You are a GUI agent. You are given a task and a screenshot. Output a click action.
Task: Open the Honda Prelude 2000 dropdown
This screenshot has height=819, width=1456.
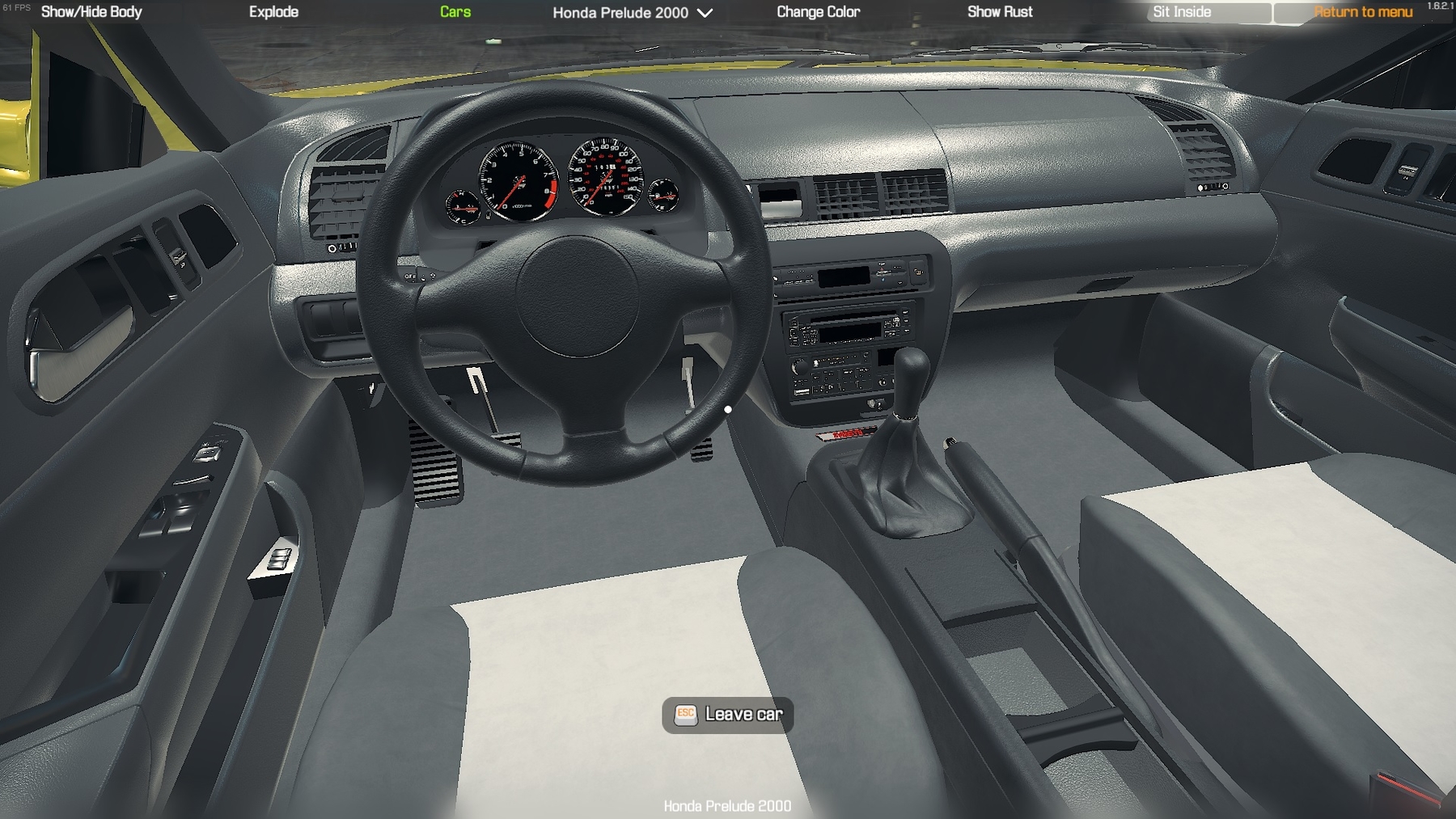tap(633, 13)
